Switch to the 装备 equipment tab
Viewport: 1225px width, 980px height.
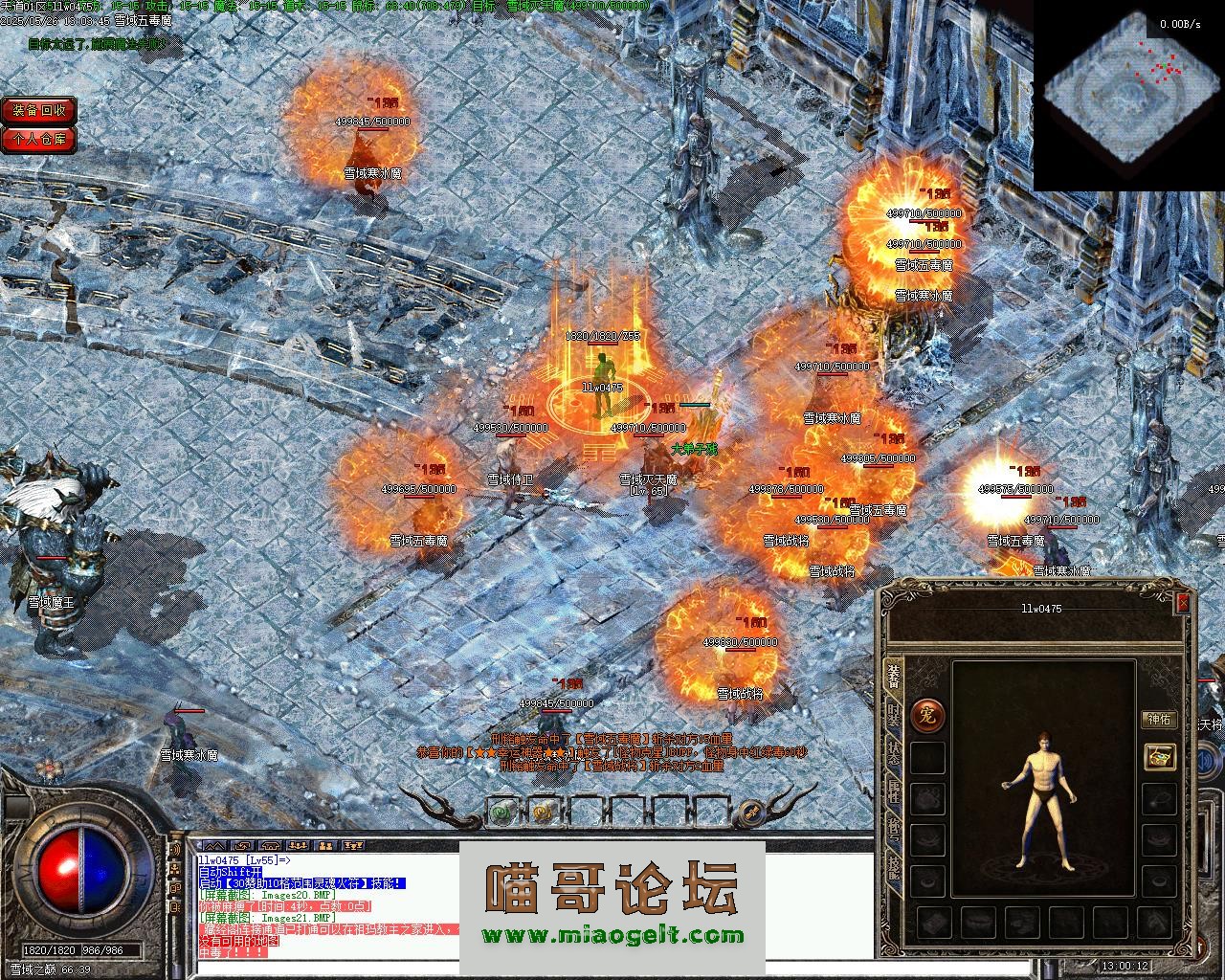(893, 675)
